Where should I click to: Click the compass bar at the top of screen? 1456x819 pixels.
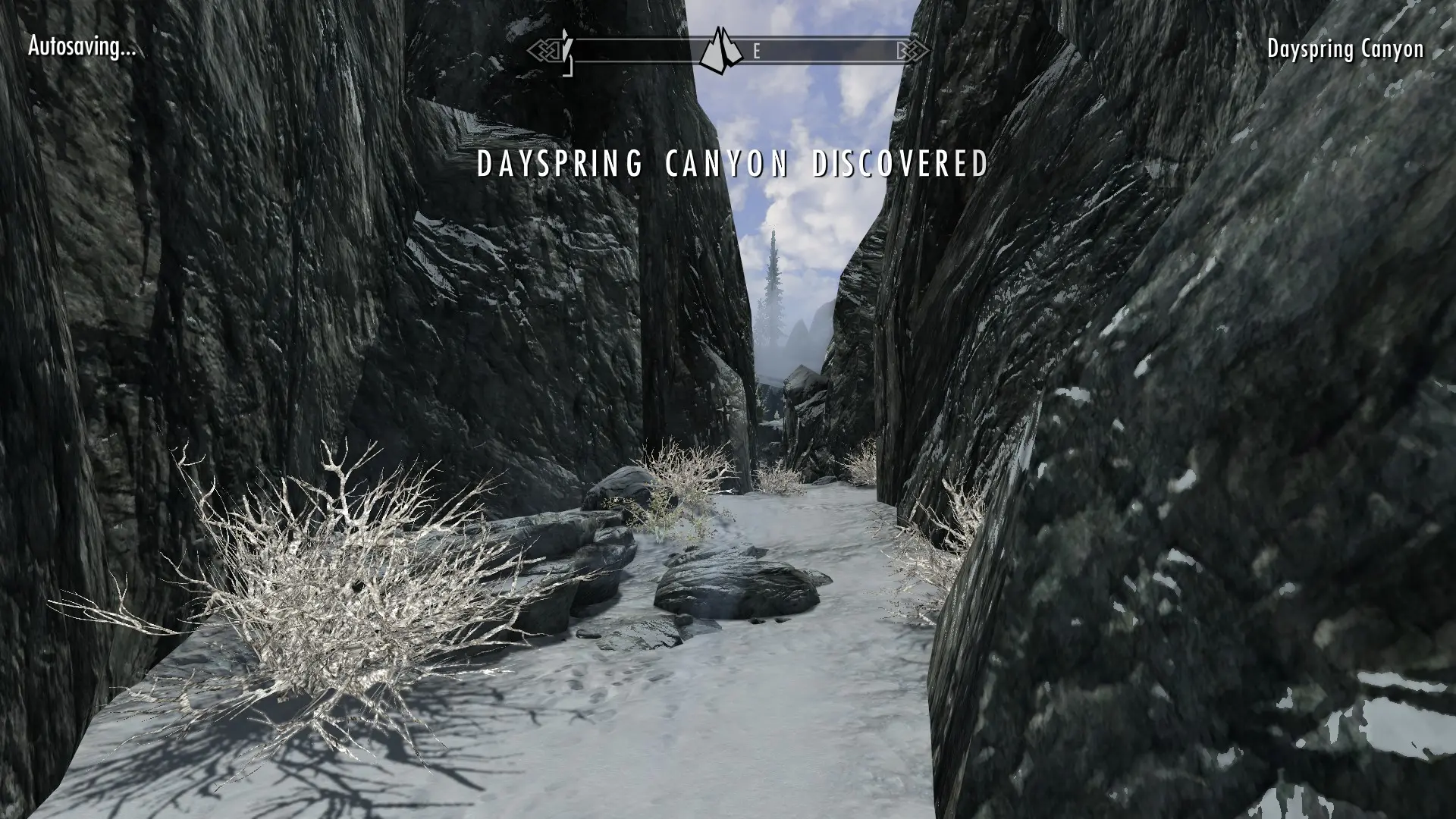coord(834,52)
